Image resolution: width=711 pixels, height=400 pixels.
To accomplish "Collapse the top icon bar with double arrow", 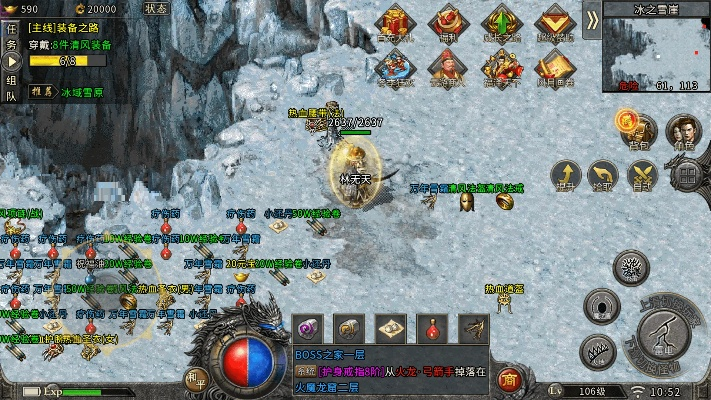I will click(592, 19).
